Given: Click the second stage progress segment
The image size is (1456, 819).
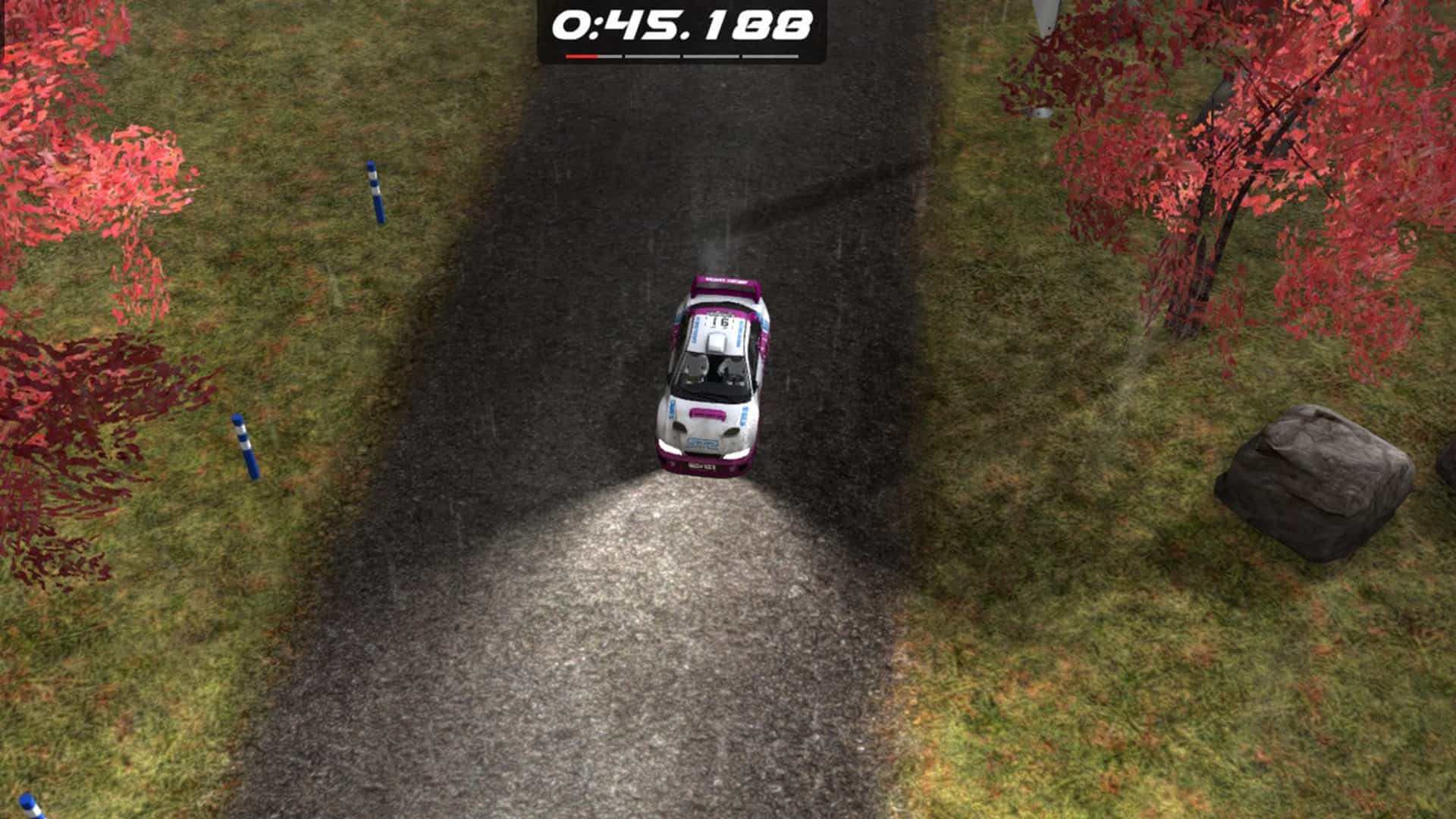Looking at the screenshot, I should 652,56.
